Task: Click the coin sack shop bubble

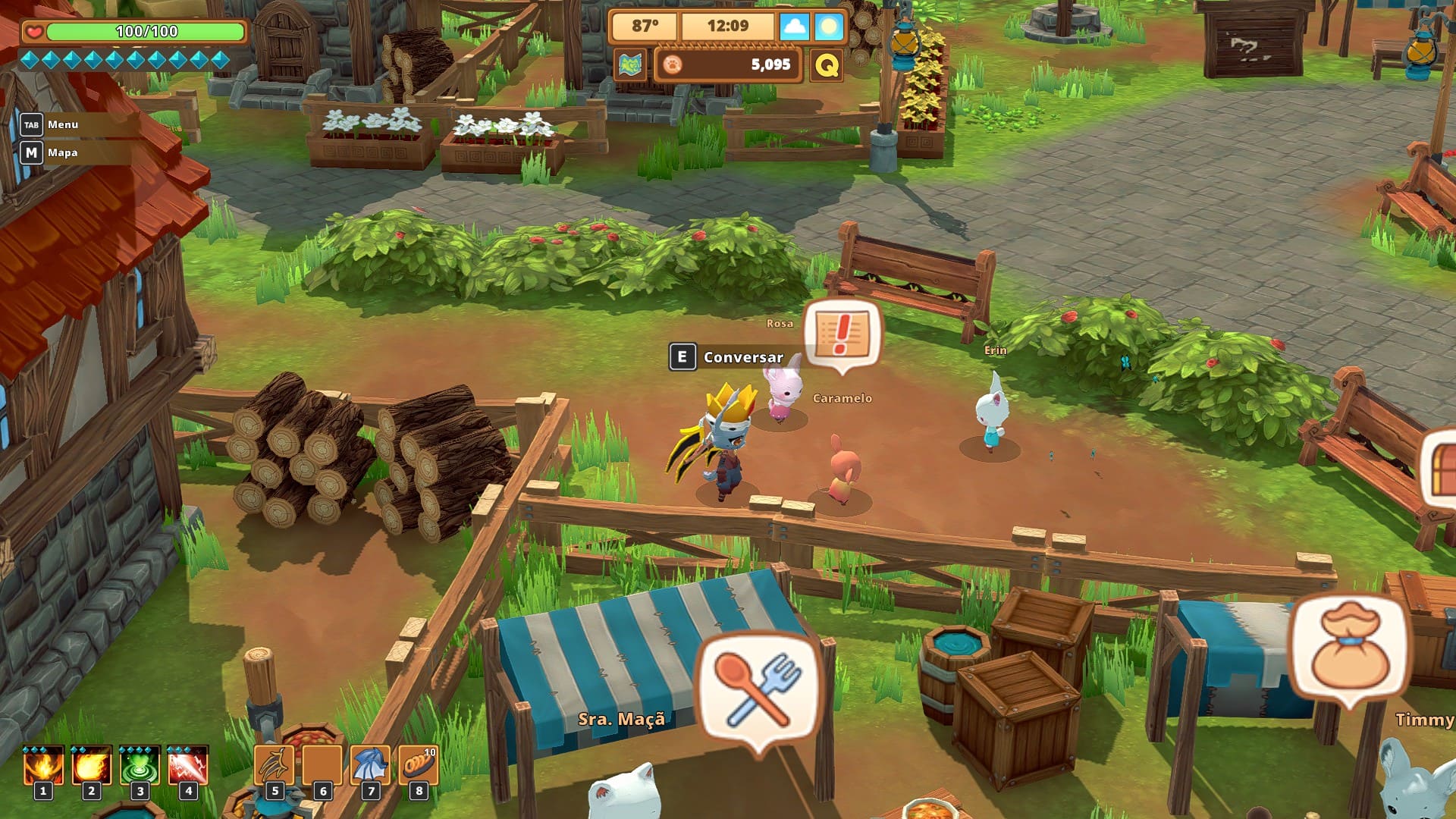Action: click(1350, 647)
